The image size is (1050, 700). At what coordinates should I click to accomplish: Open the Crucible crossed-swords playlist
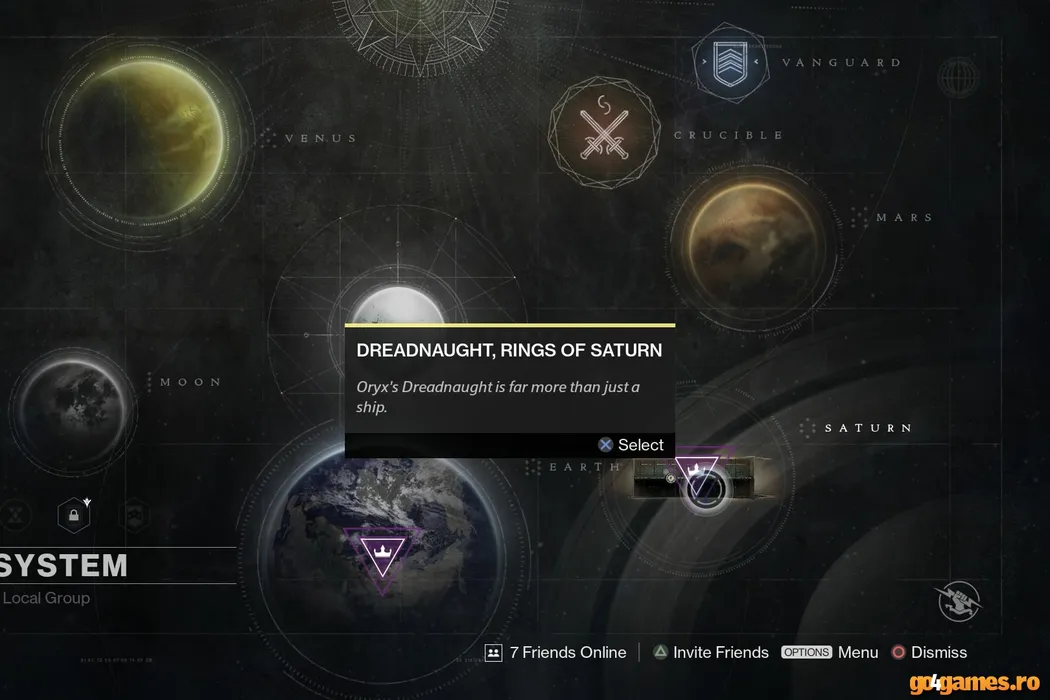tap(605, 133)
